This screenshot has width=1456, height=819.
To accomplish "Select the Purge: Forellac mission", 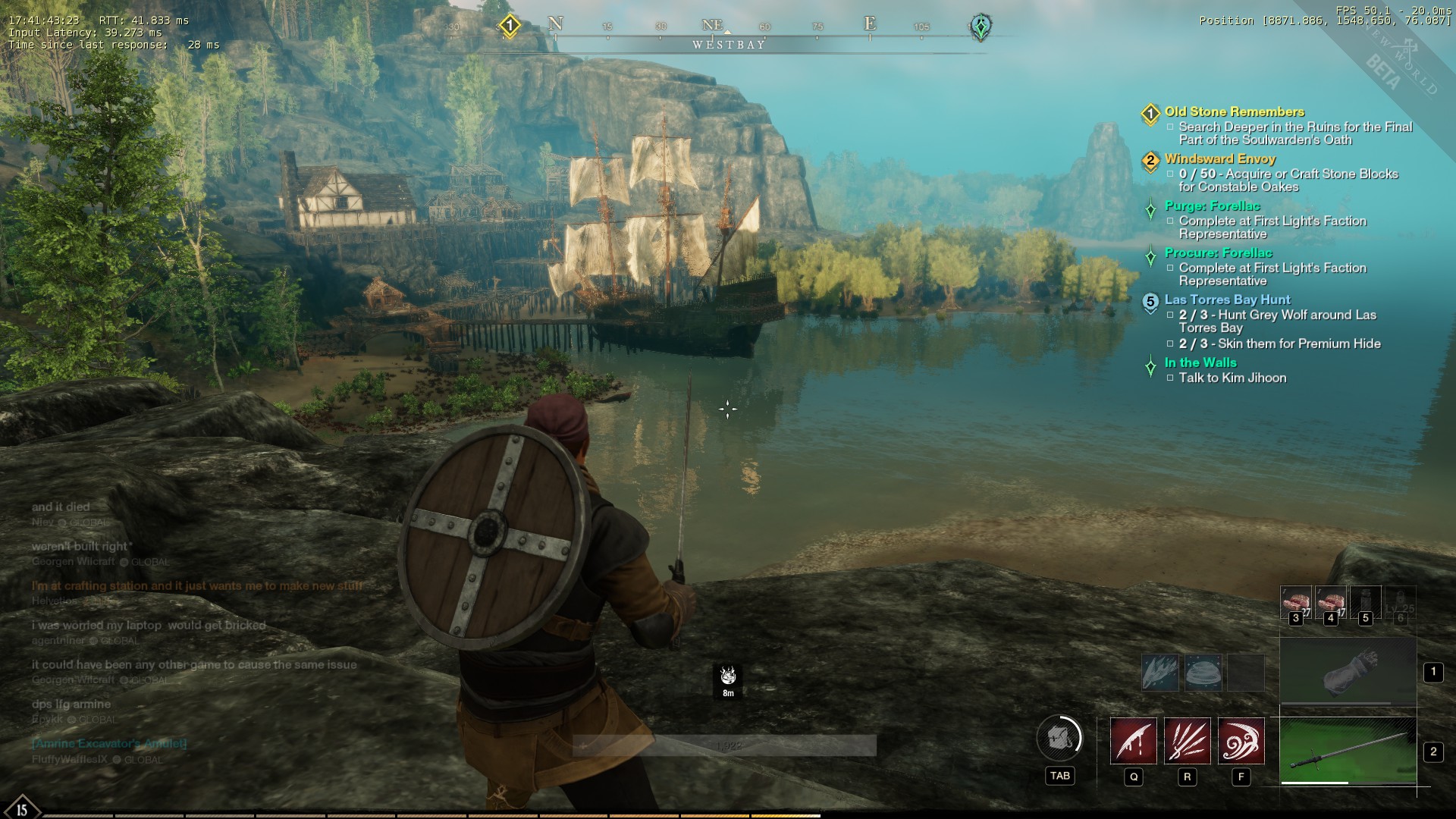I will (x=1212, y=206).
